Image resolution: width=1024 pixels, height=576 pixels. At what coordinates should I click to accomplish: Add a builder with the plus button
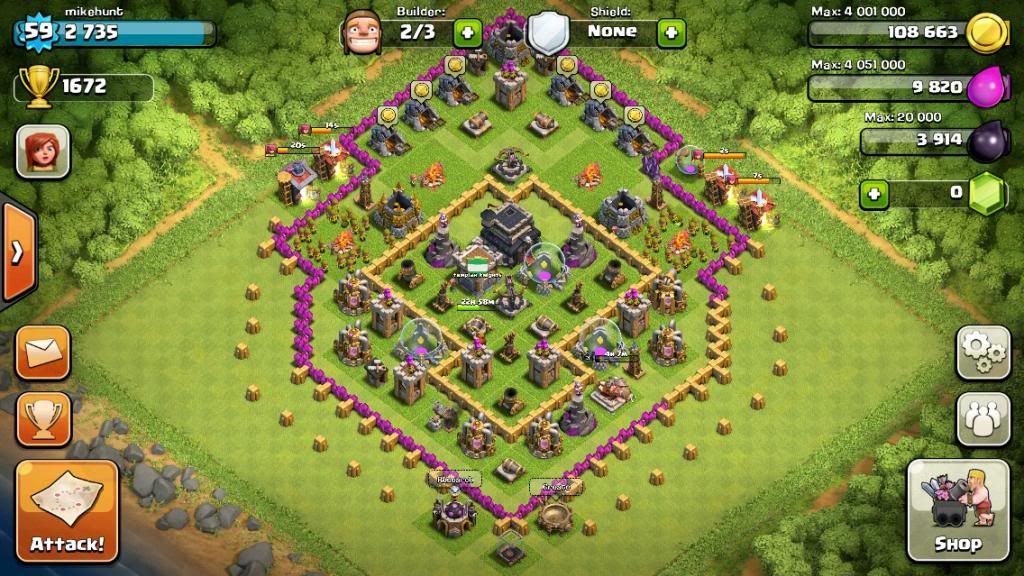[468, 32]
